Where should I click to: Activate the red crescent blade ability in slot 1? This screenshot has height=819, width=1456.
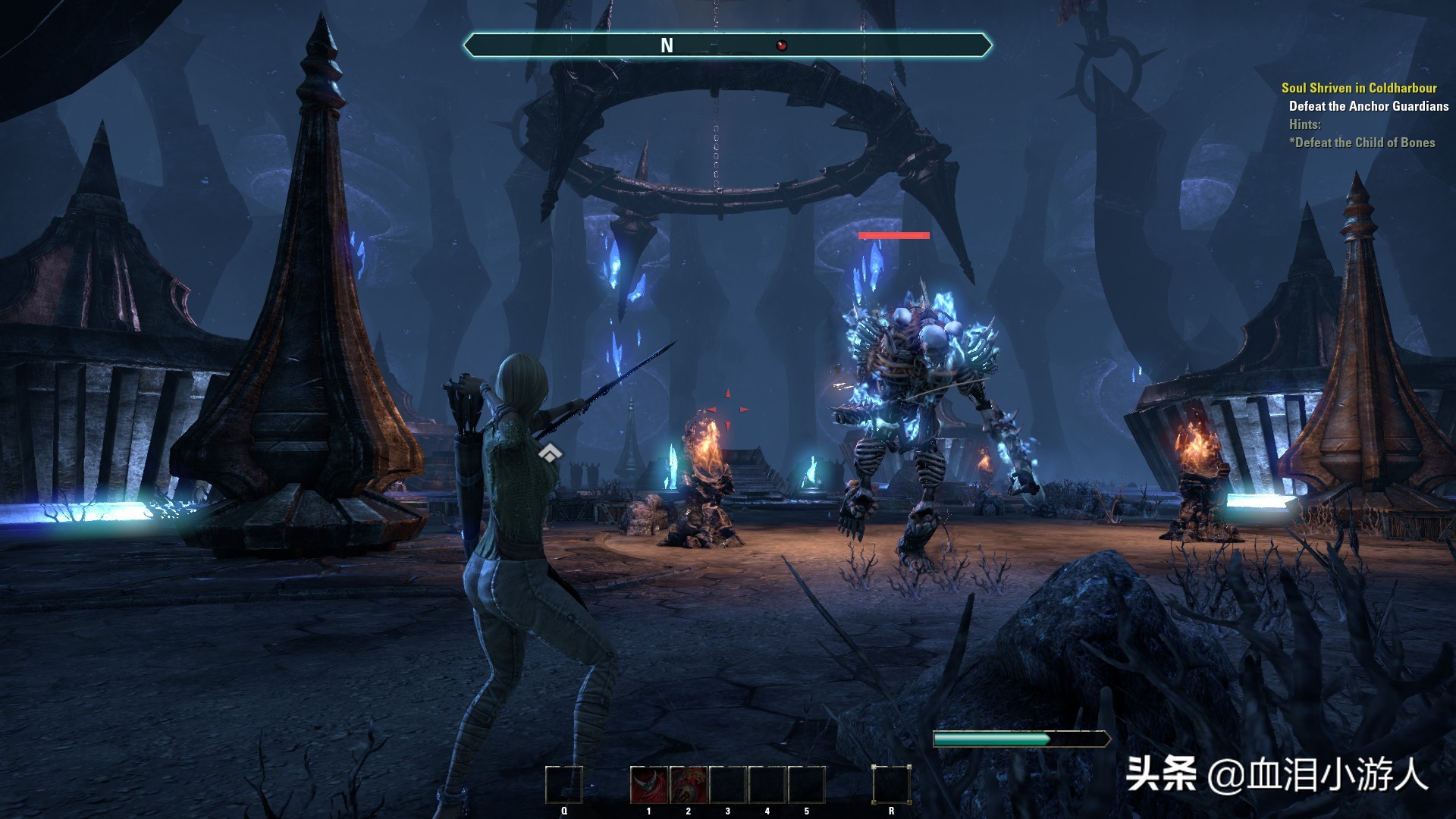[648, 785]
